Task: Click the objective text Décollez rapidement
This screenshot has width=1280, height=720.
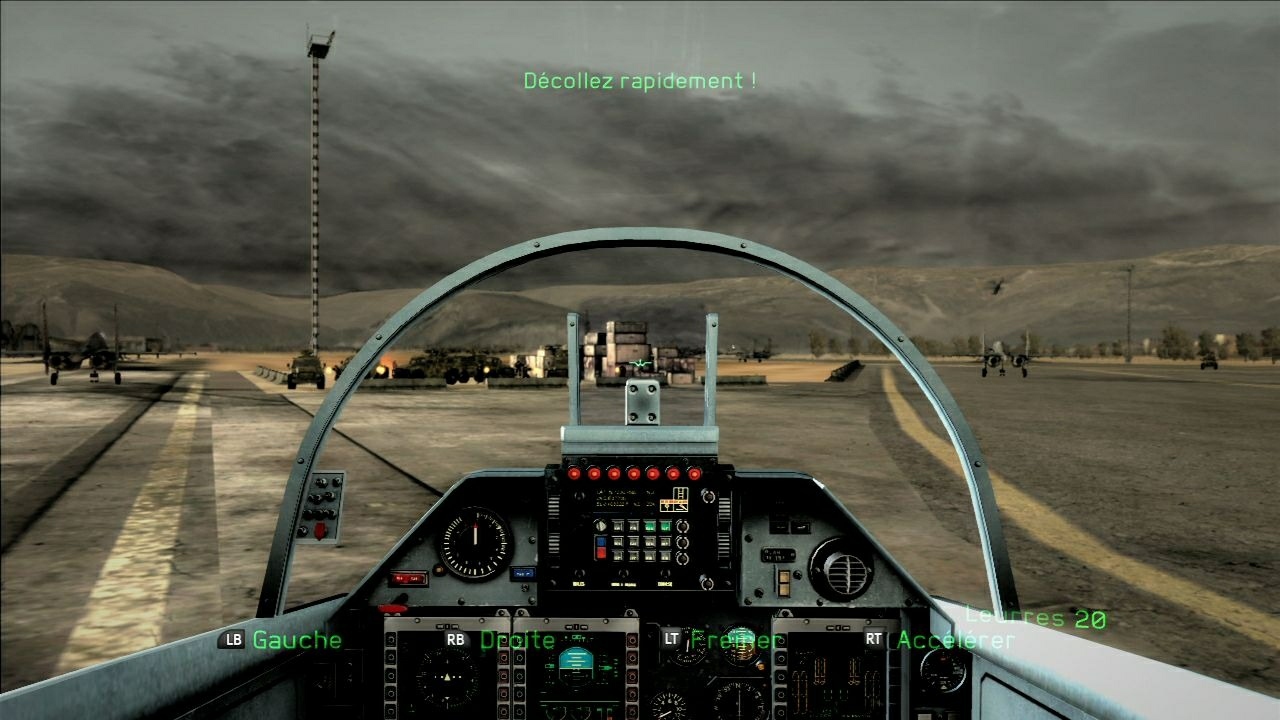Action: tap(640, 80)
